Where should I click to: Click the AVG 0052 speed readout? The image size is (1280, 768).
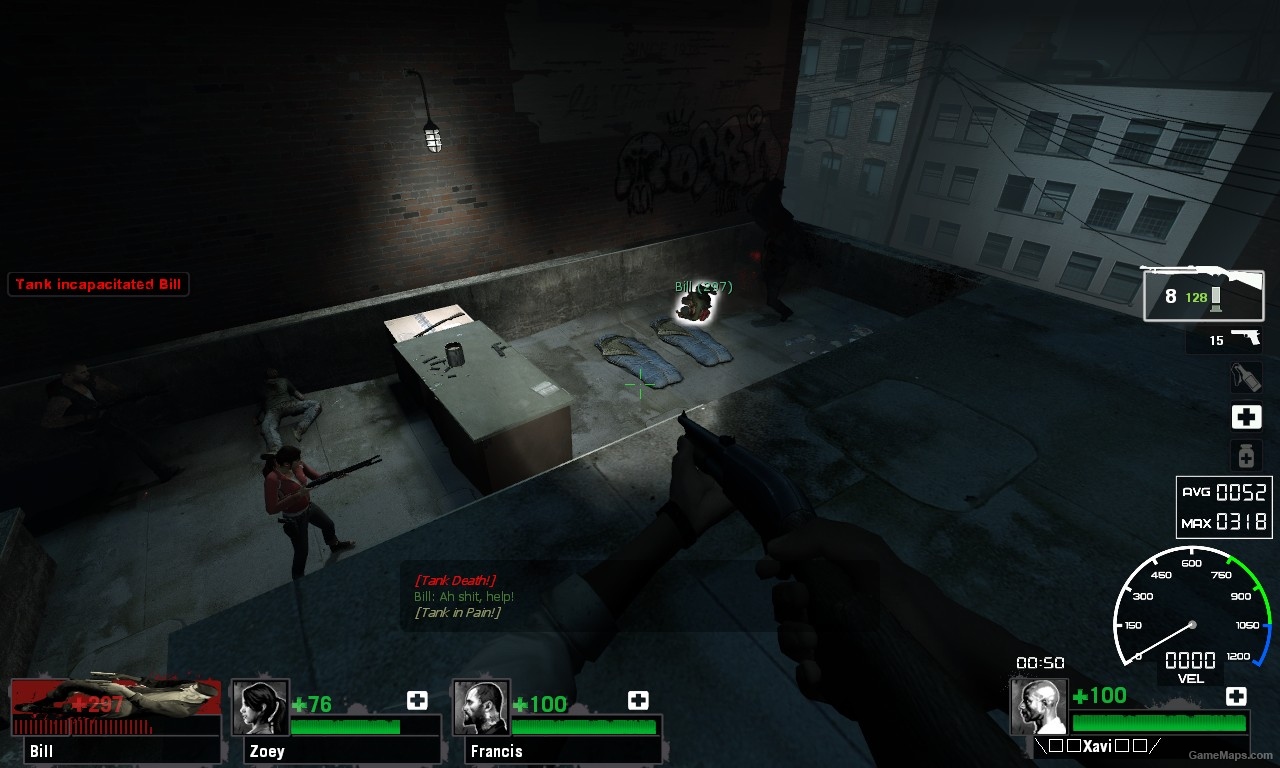[1224, 492]
